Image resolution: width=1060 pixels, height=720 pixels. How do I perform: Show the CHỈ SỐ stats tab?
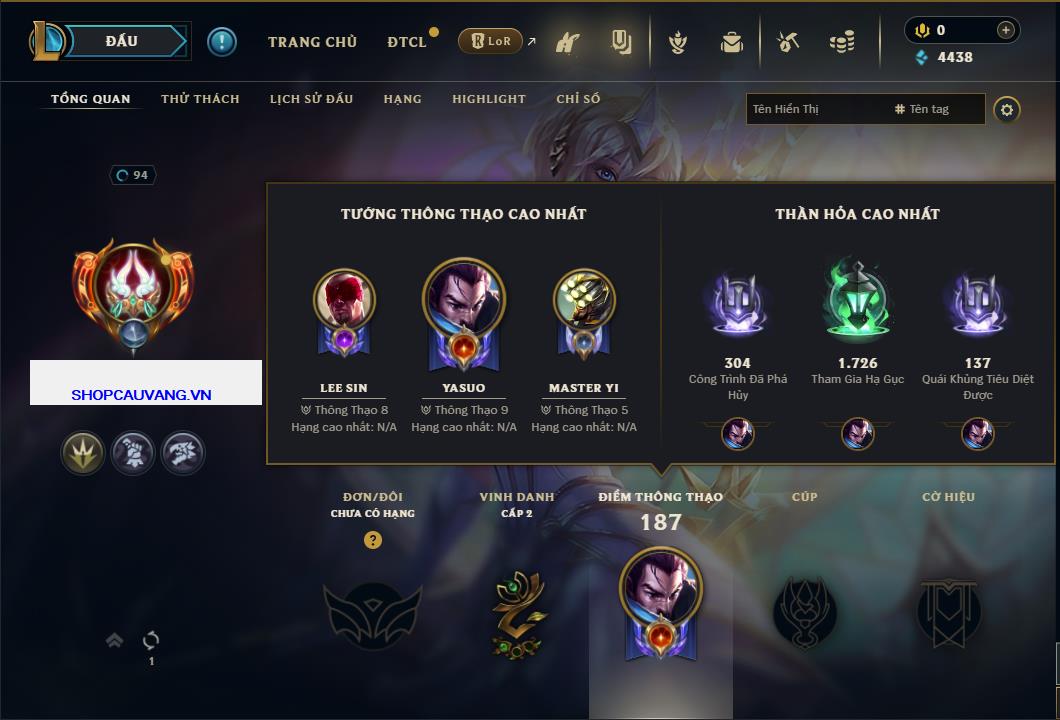[578, 99]
